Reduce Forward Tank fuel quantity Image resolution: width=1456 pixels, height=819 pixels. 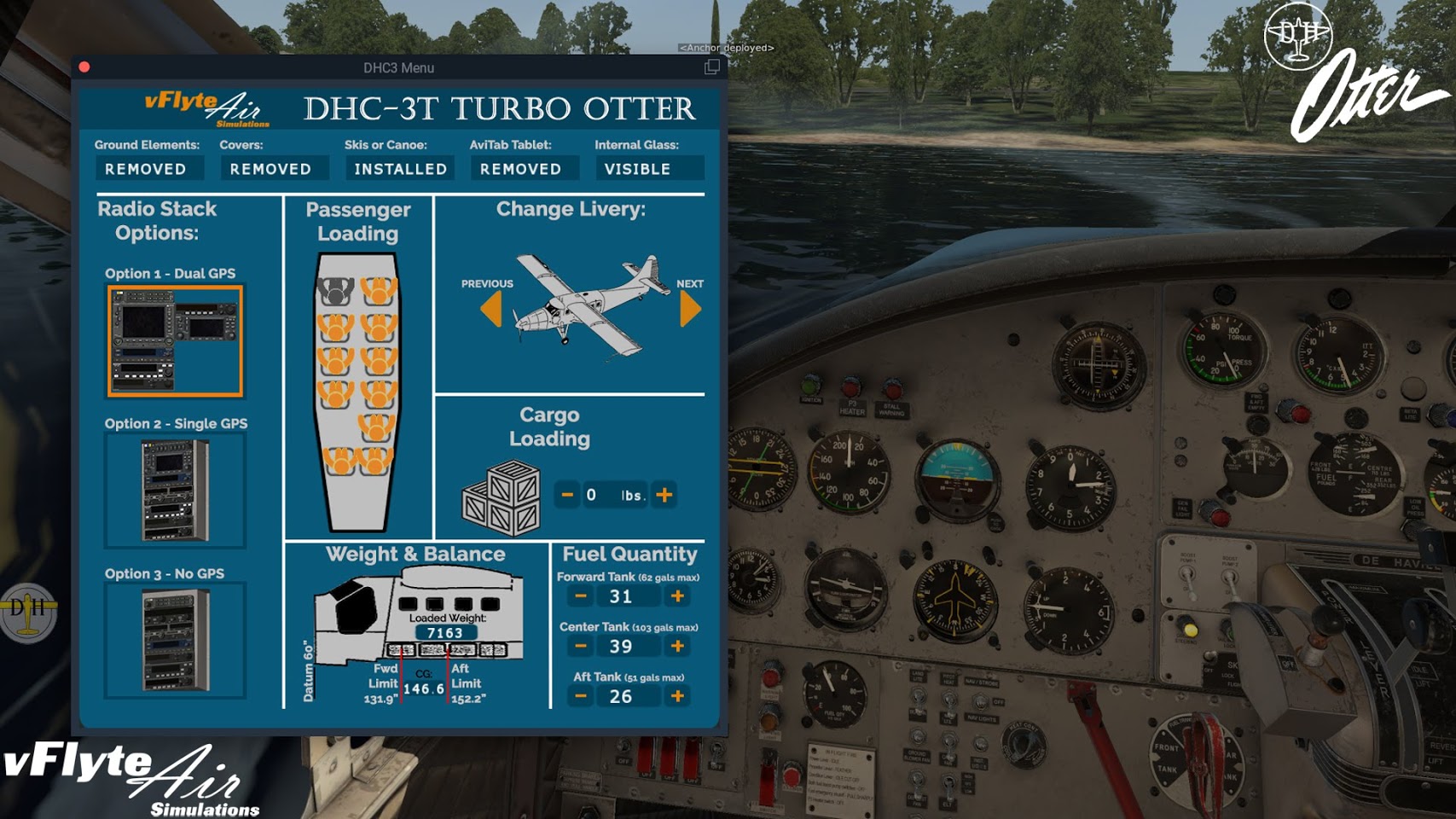coord(581,596)
